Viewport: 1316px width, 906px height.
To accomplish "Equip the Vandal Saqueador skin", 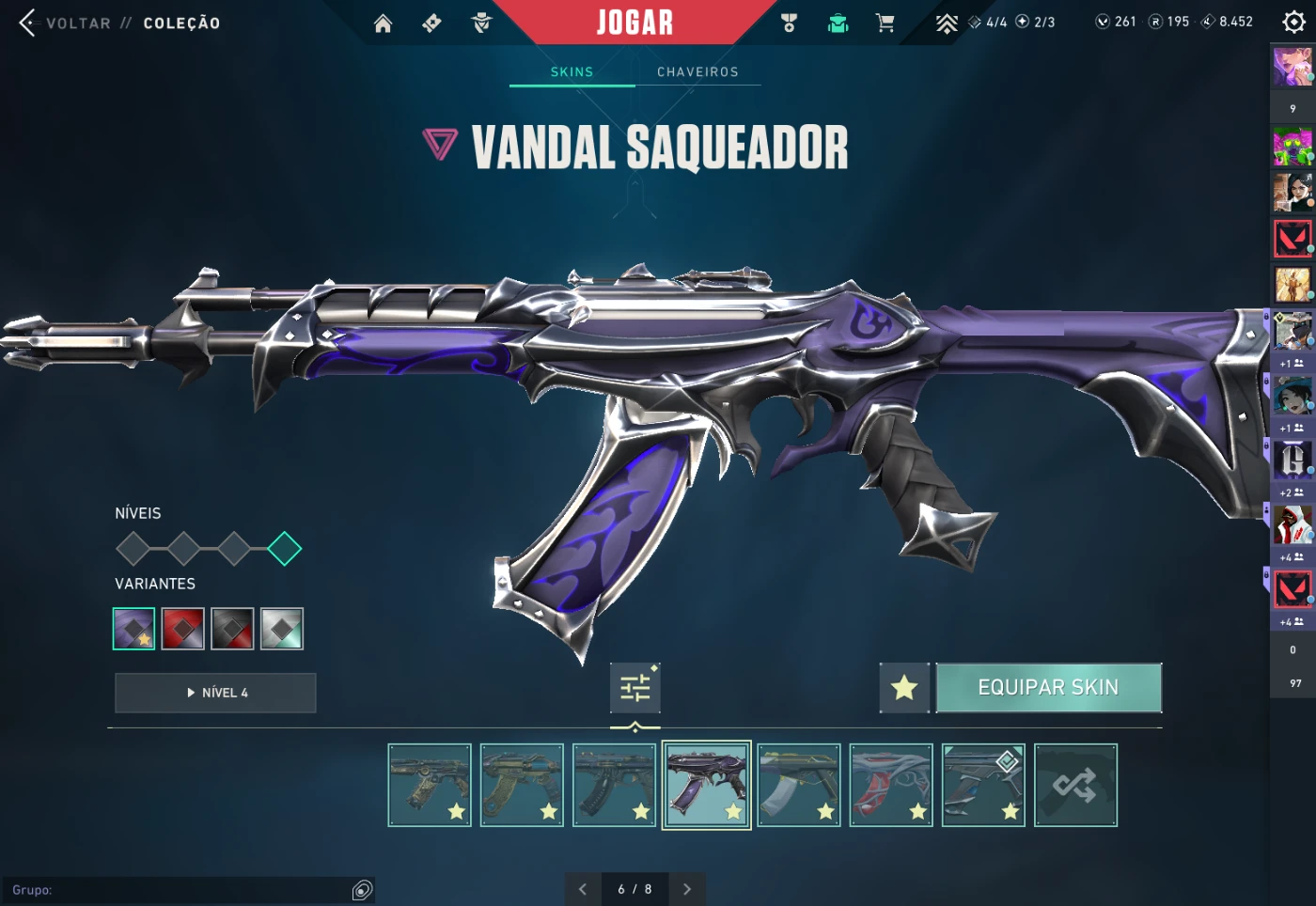I will (1048, 688).
